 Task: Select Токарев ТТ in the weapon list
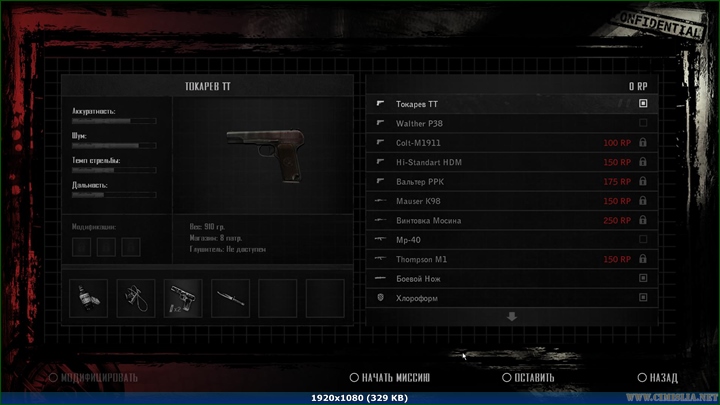(510, 104)
